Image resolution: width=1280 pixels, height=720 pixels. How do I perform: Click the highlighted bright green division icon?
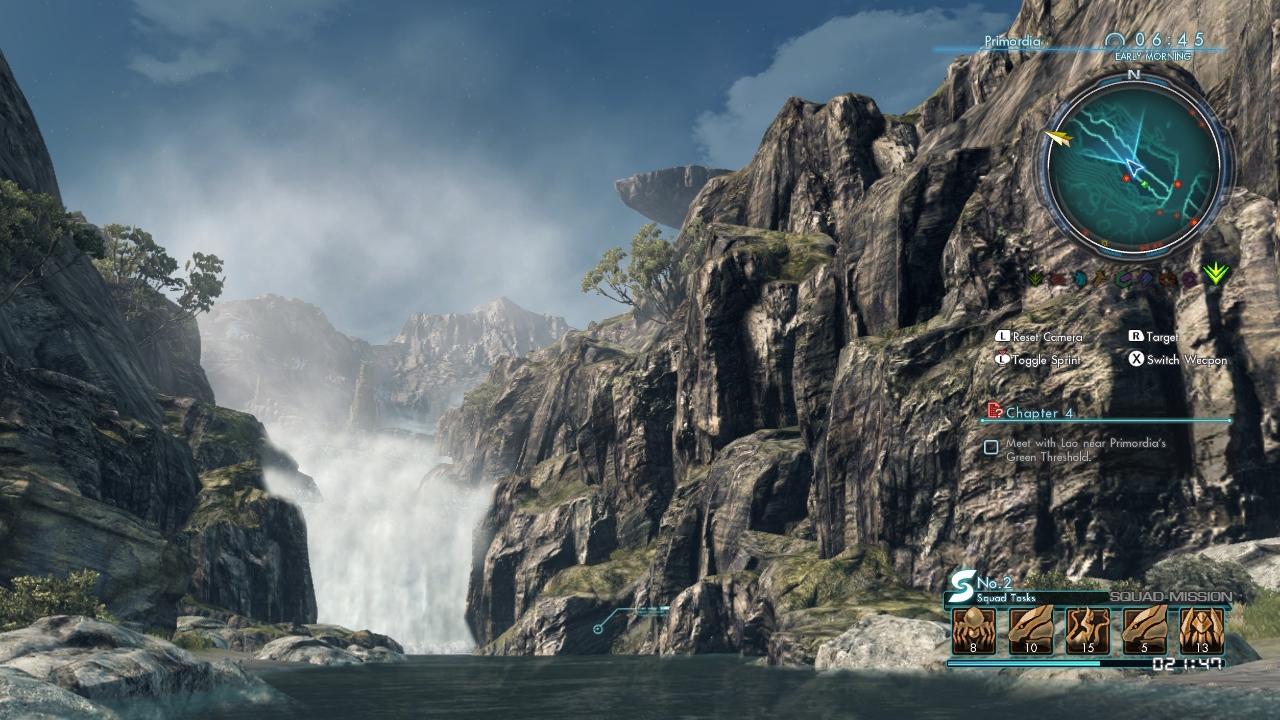1215,273
